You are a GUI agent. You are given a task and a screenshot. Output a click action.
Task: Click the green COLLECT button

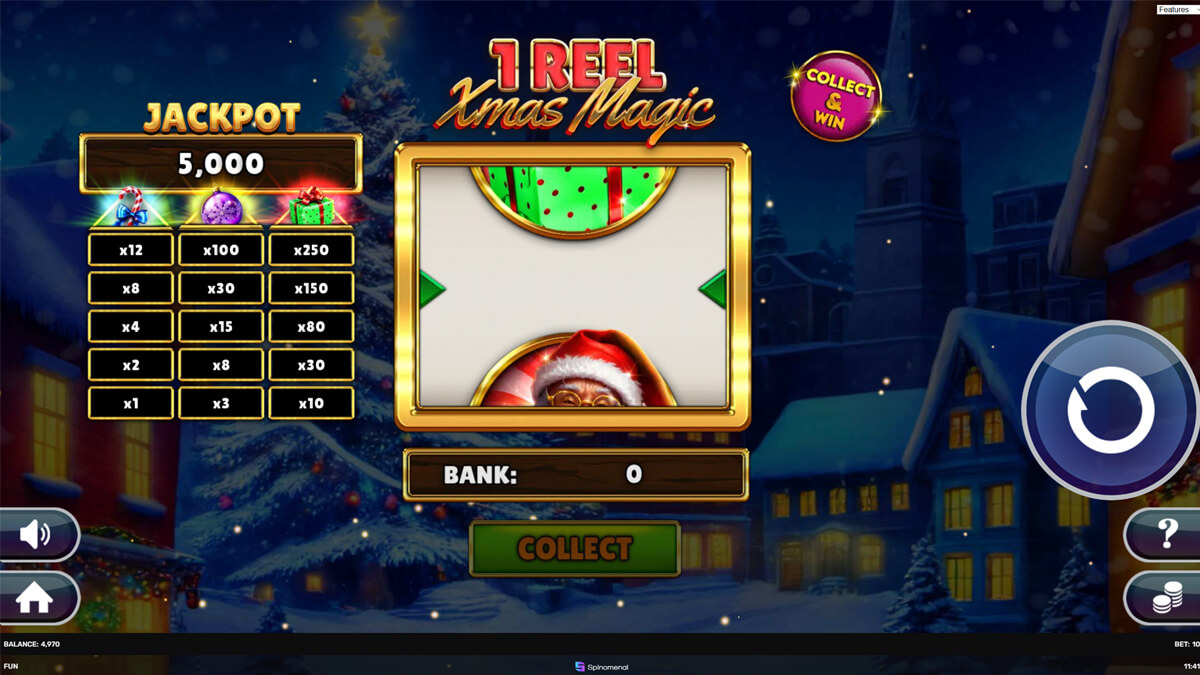(x=575, y=548)
